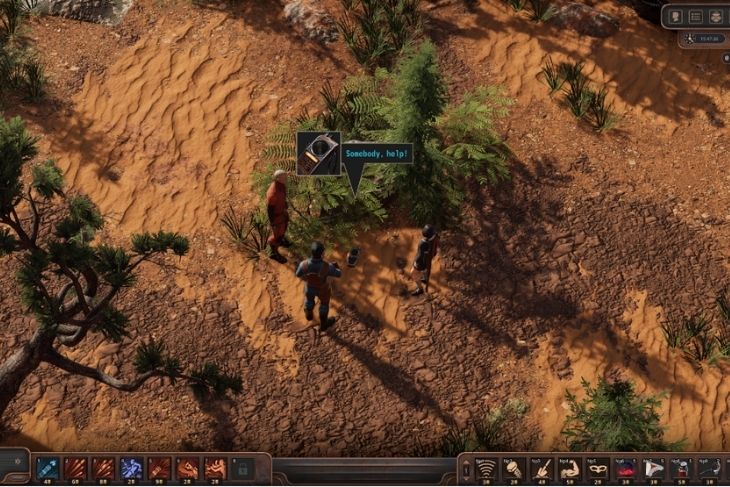Open the journal list icon

point(695,16)
